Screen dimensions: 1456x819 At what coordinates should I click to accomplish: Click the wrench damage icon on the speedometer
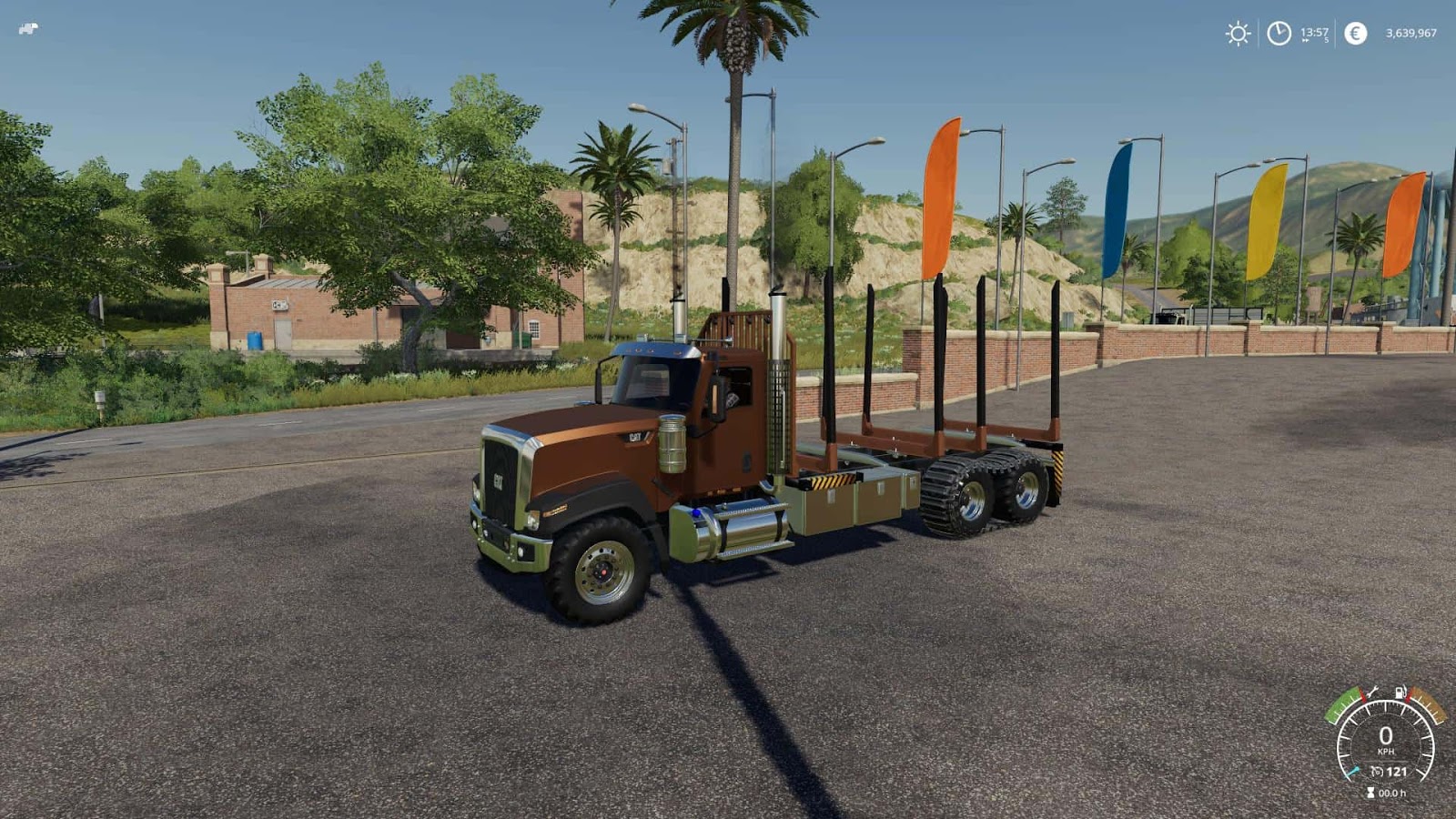pyautogui.click(x=1371, y=693)
